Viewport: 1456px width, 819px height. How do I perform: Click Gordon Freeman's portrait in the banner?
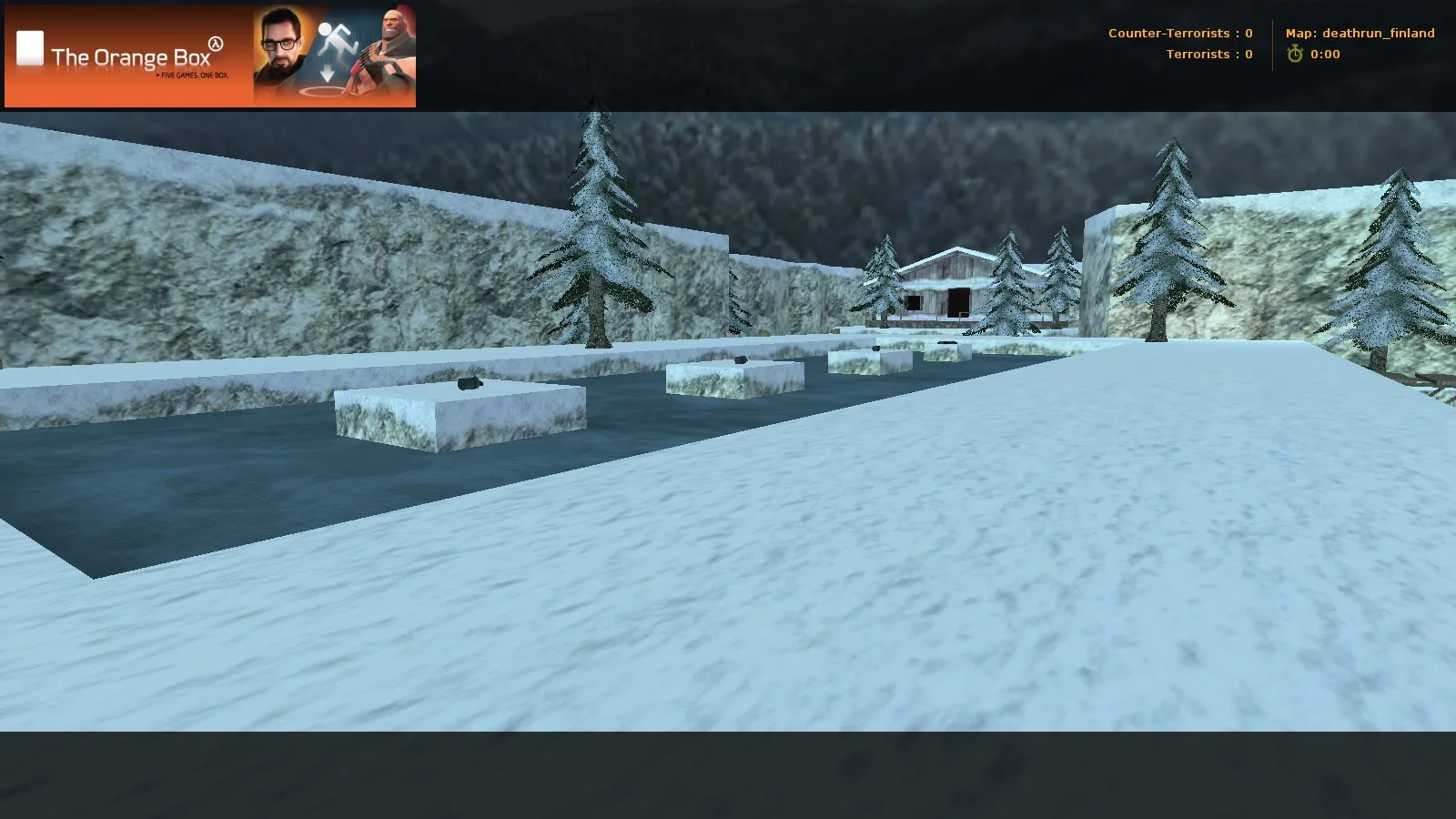(279, 44)
